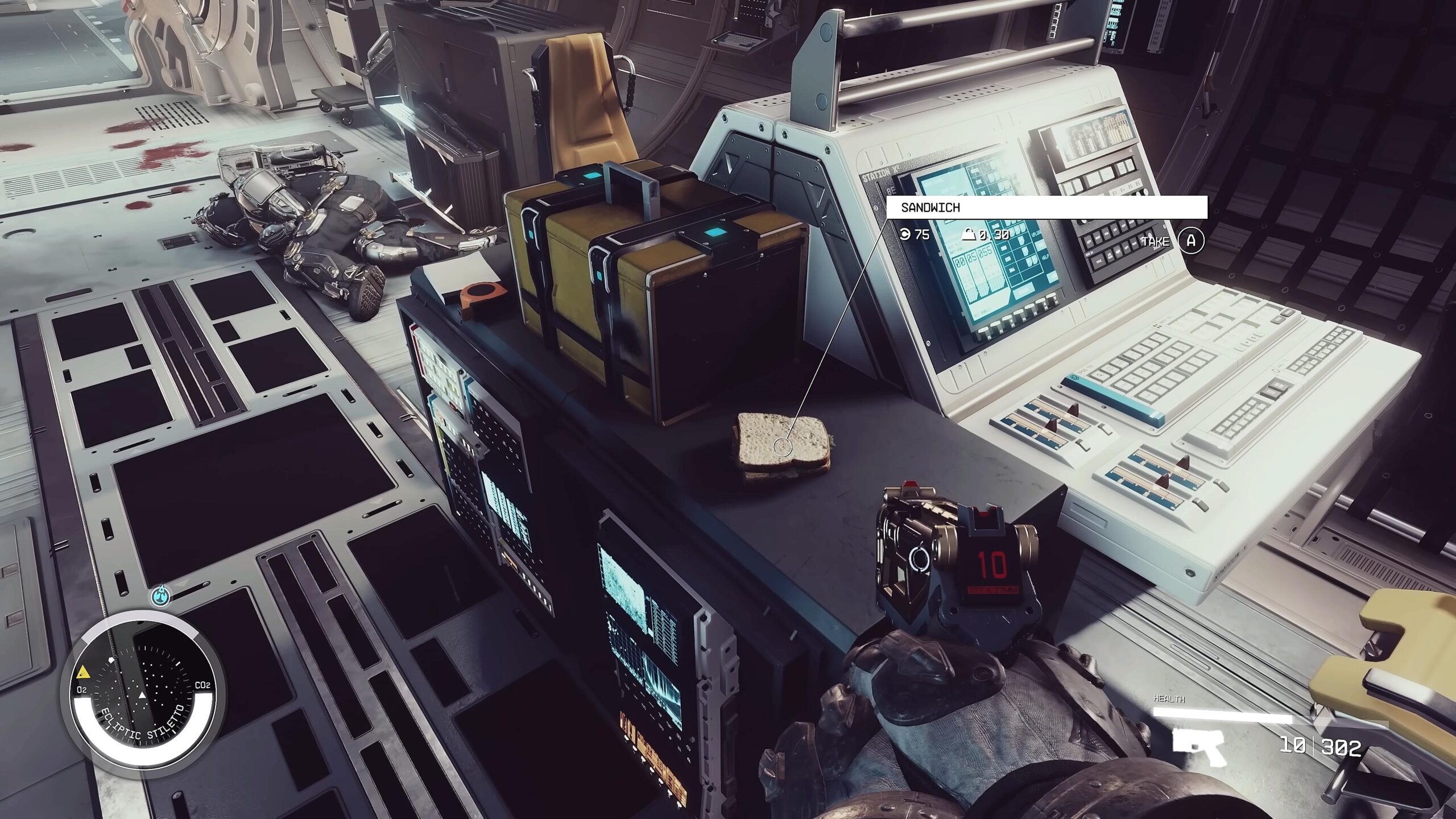This screenshot has height=819, width=1456.
Task: Click the circular compass scanner HUD
Action: tap(143, 688)
